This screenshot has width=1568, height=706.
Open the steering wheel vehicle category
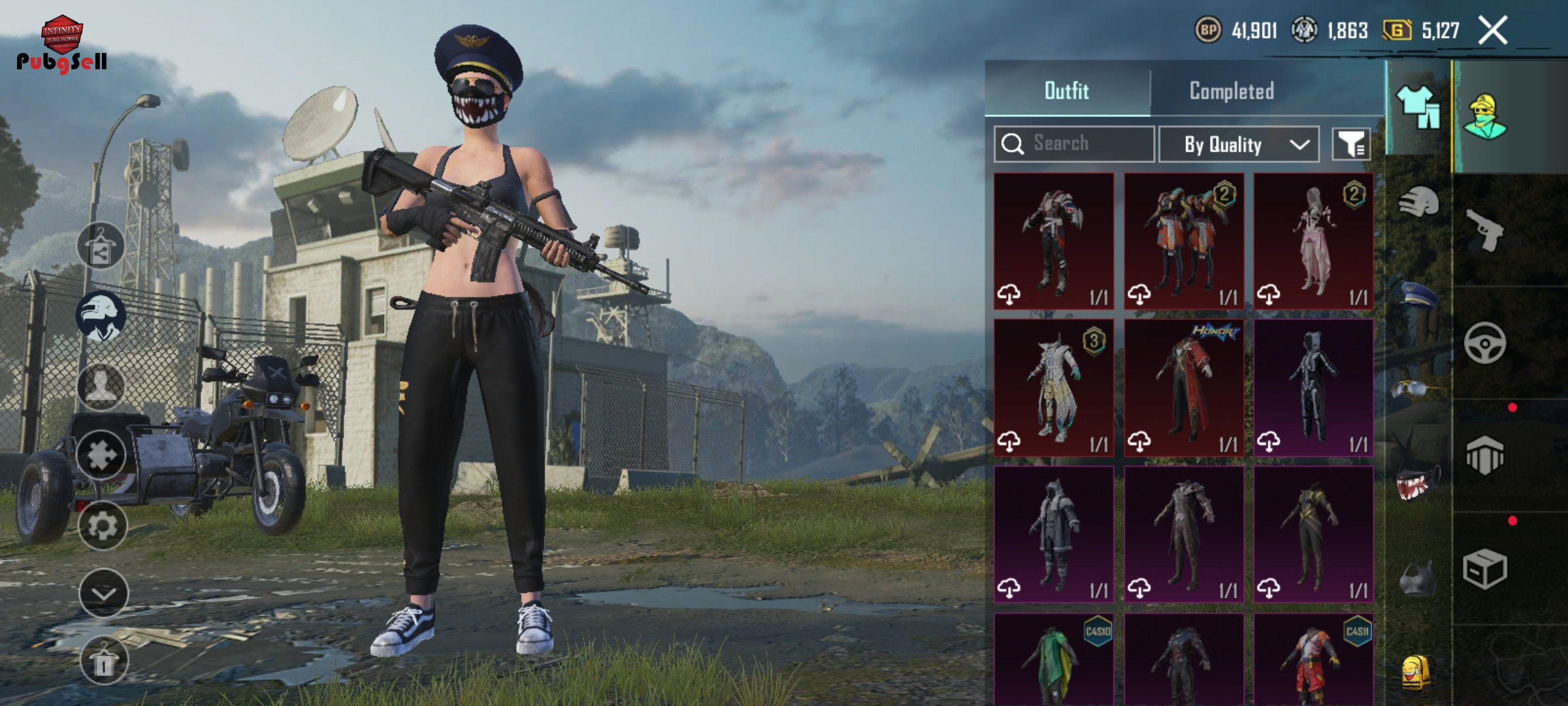click(1484, 343)
